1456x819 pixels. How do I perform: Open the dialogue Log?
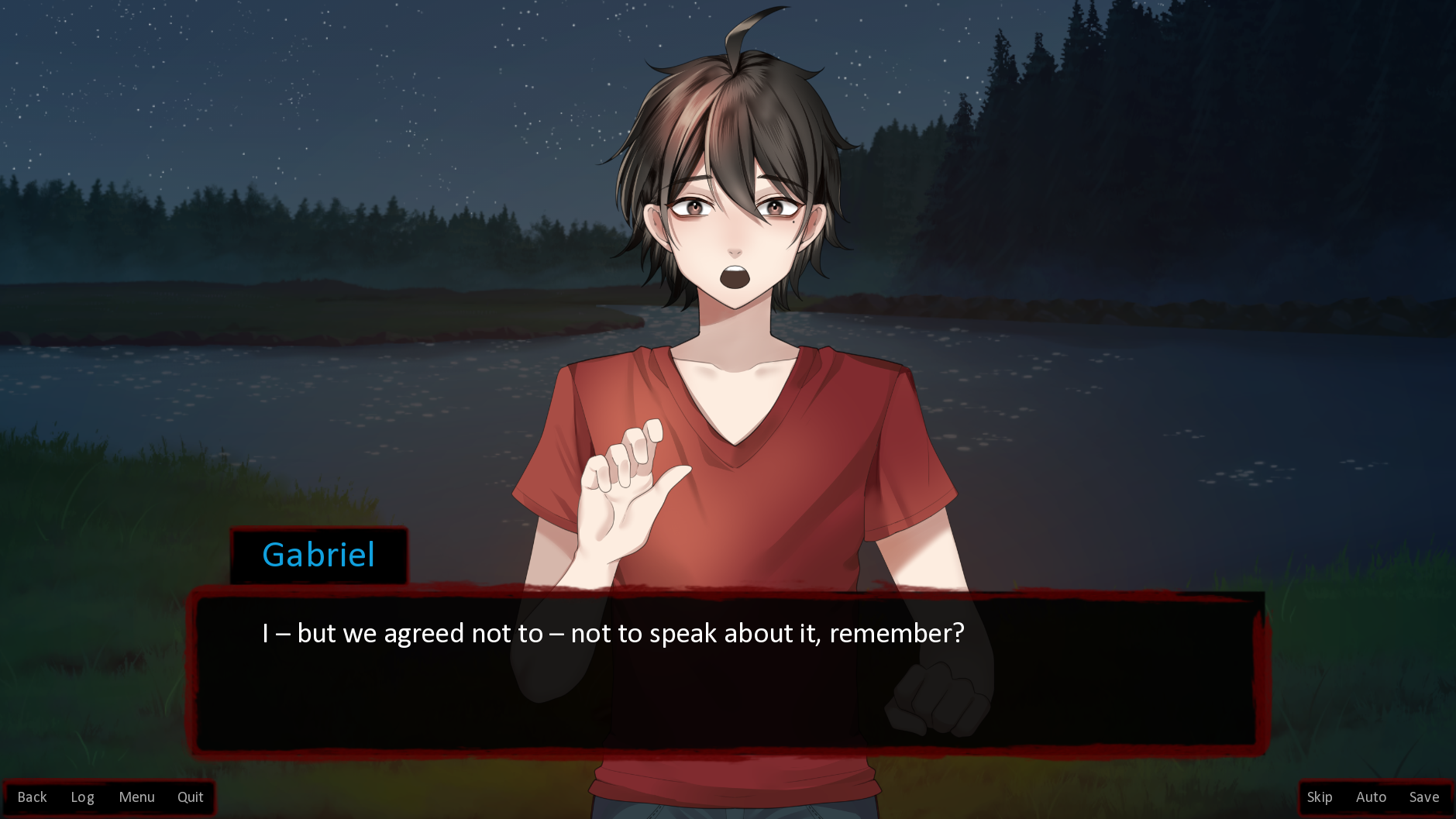pos(82,797)
